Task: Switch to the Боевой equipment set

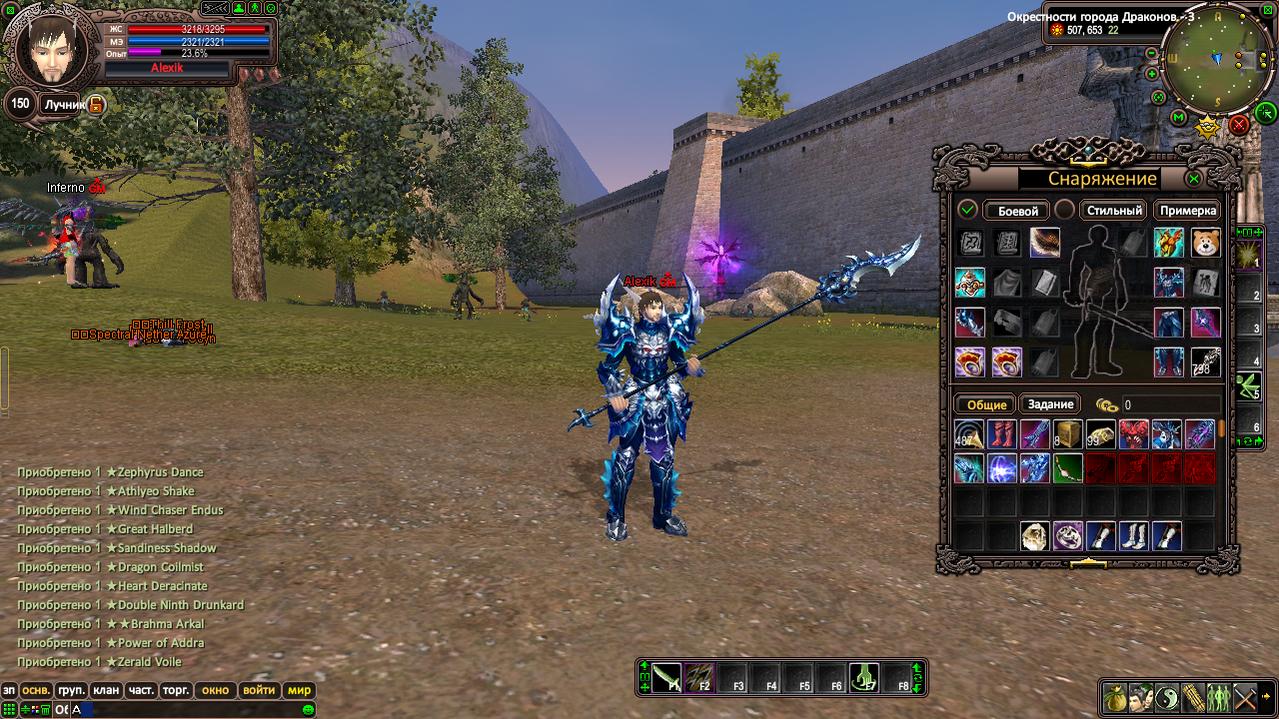Action: (1015, 210)
